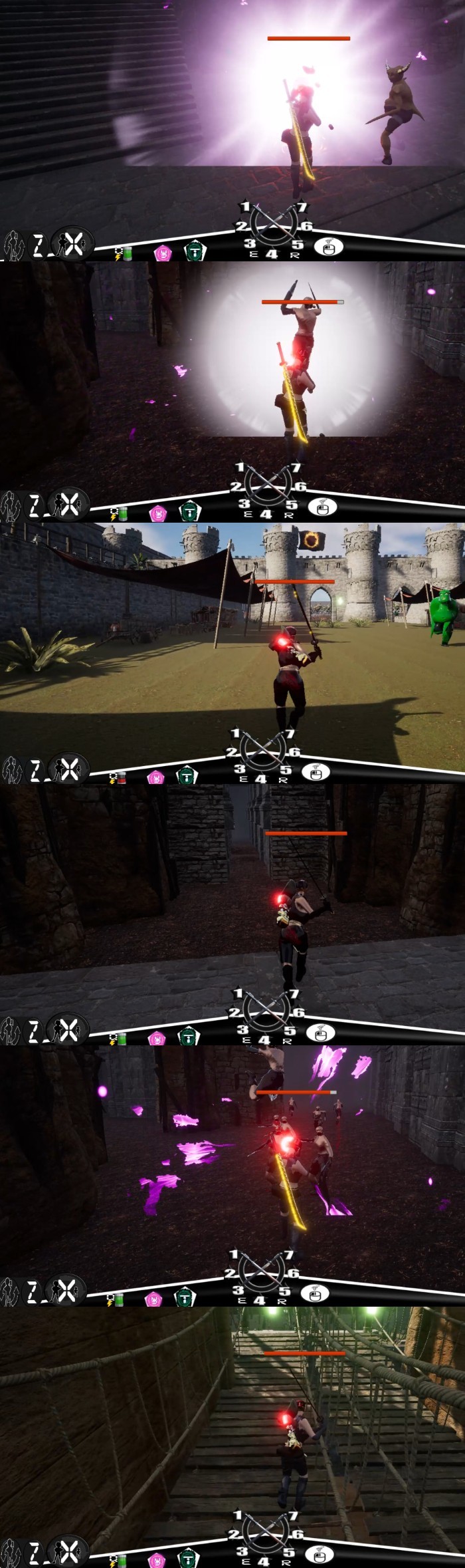The height and width of the screenshot is (1568, 465).
Task: Click the green shield icon in the castle courtyard frame
Action: (x=187, y=775)
